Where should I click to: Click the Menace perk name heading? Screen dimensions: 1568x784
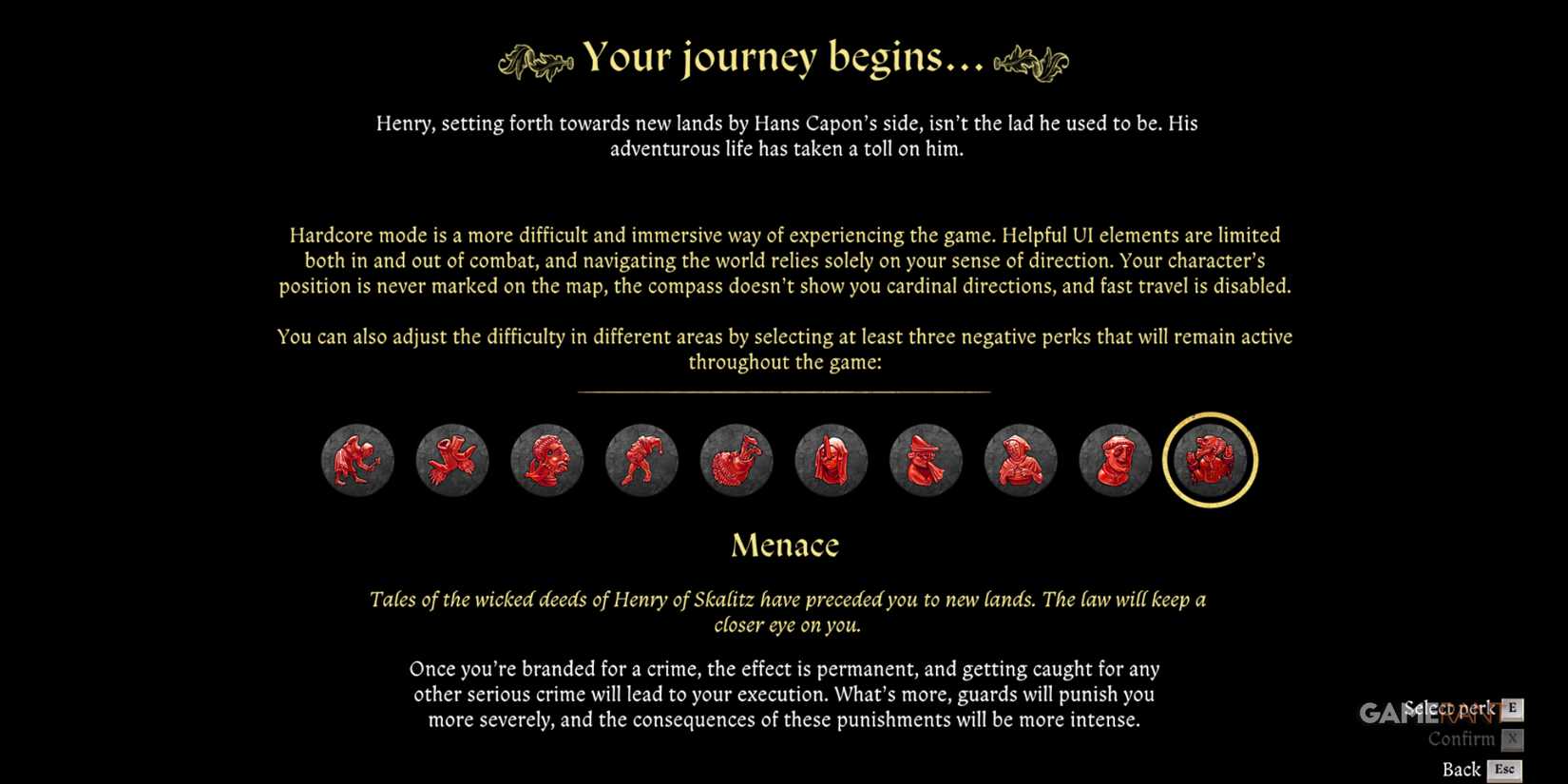tap(785, 544)
